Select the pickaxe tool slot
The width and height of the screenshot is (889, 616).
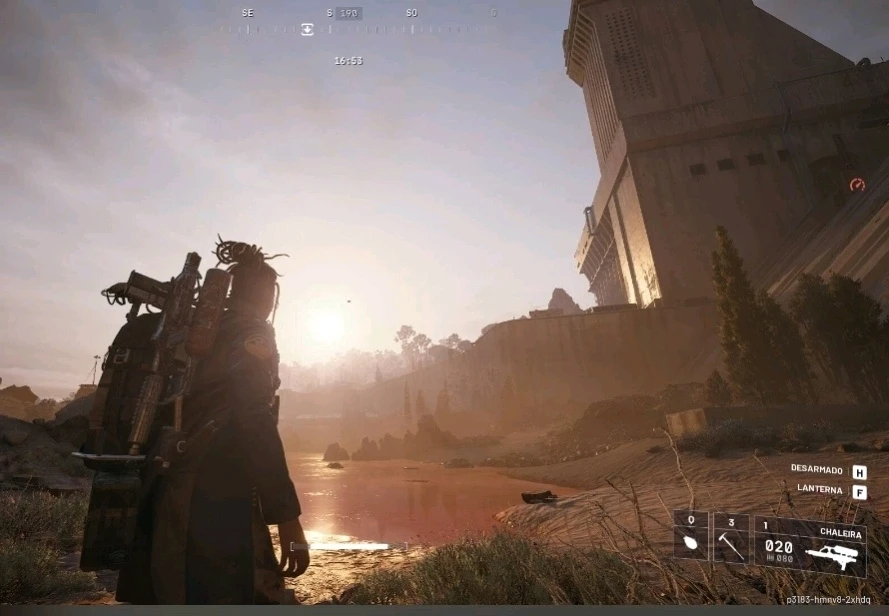pos(731,538)
